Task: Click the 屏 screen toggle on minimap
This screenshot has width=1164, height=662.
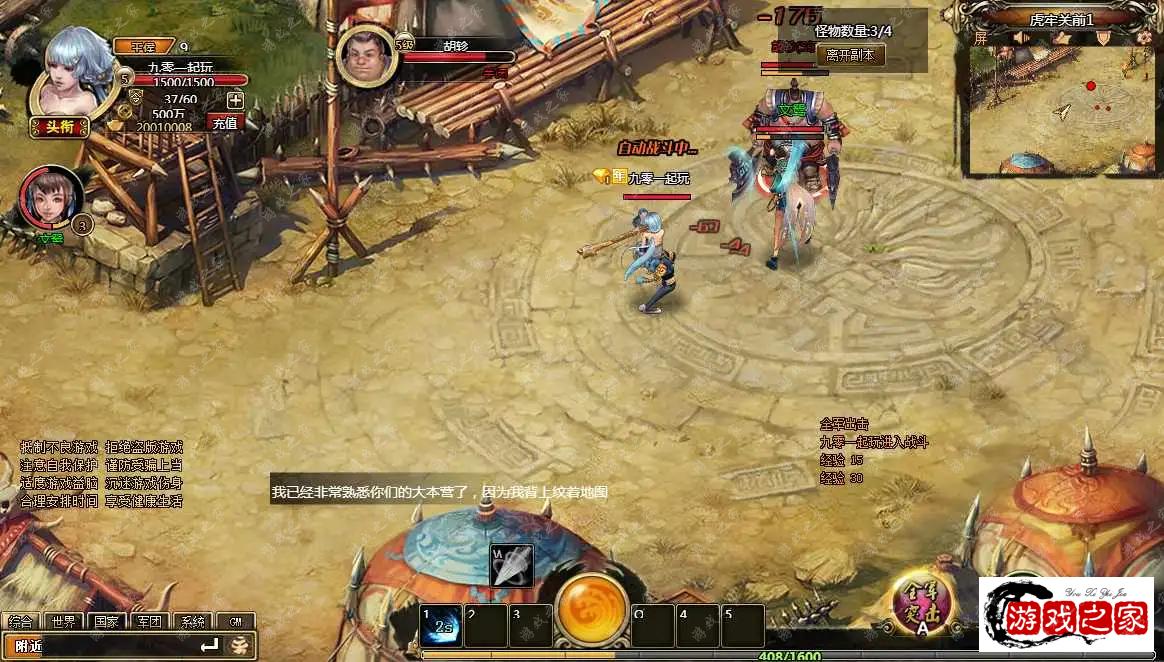Action: (x=981, y=38)
